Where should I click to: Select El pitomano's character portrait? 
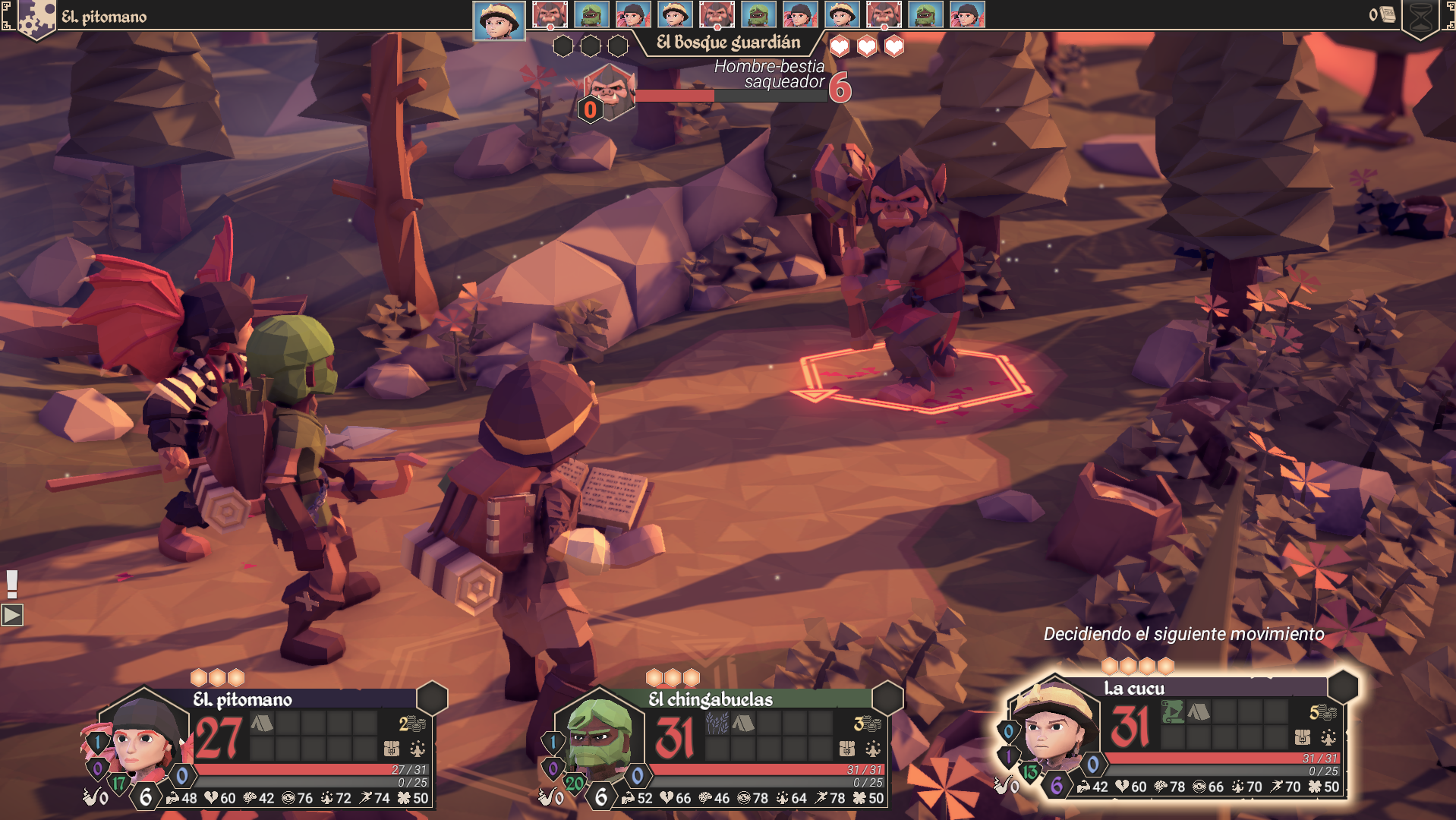click(143, 738)
